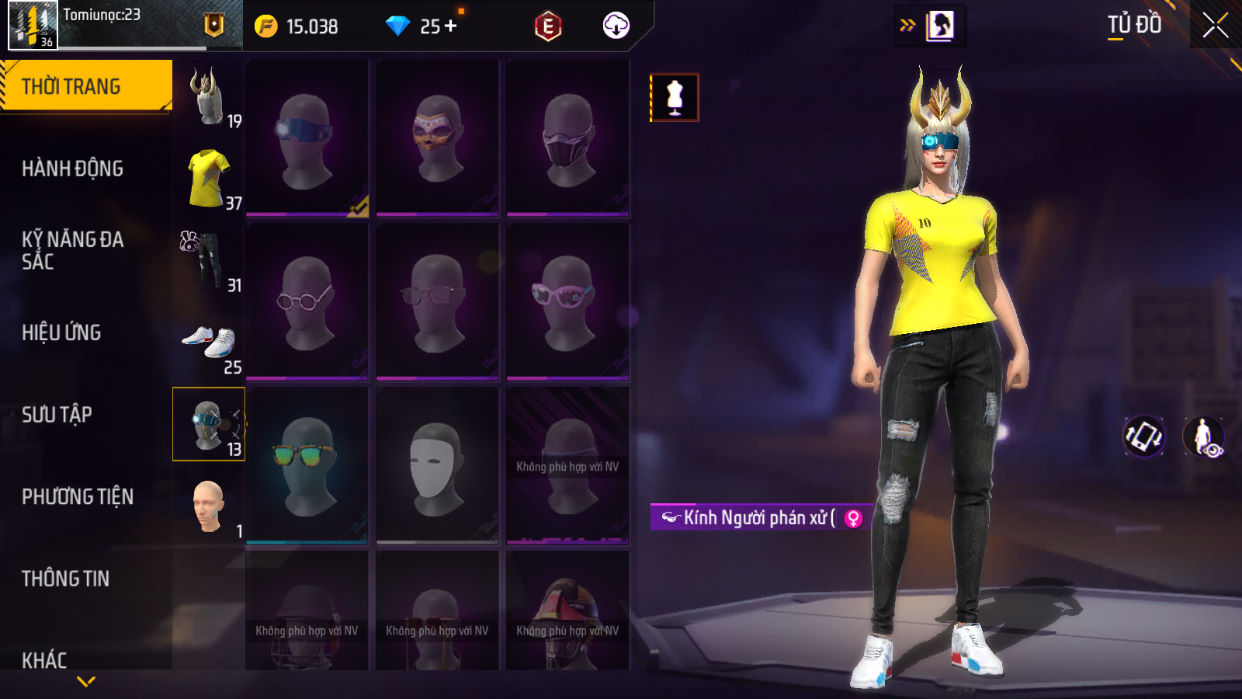Viewport: 1242px width, 699px height.
Task: Click the mannequin outfit preview icon
Action: [674, 98]
